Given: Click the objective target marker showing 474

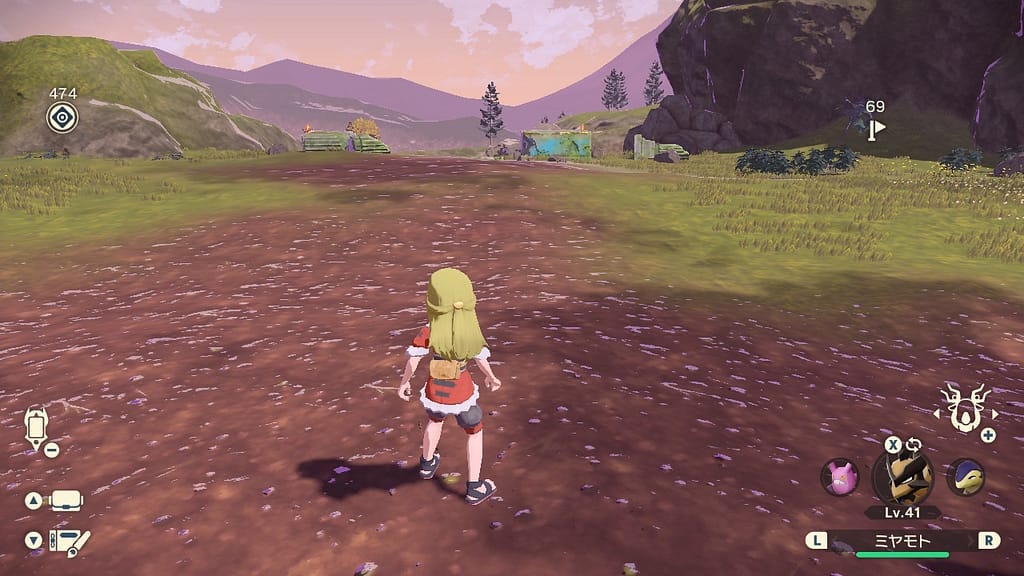Looking at the screenshot, I should click(62, 118).
